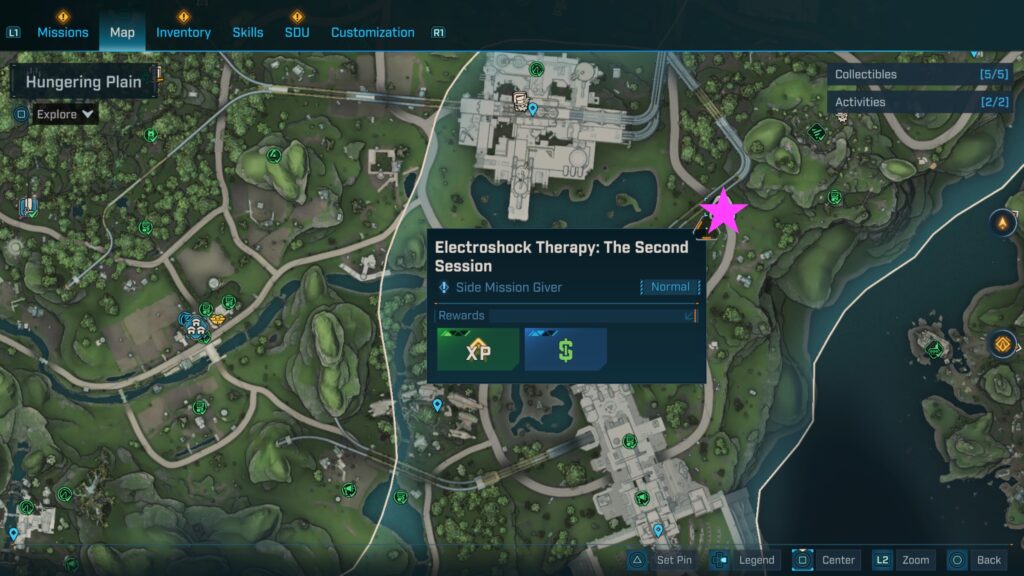Screen dimensions: 1024x576
Task: Go Back from the map
Action: pyautogui.click(x=975, y=560)
